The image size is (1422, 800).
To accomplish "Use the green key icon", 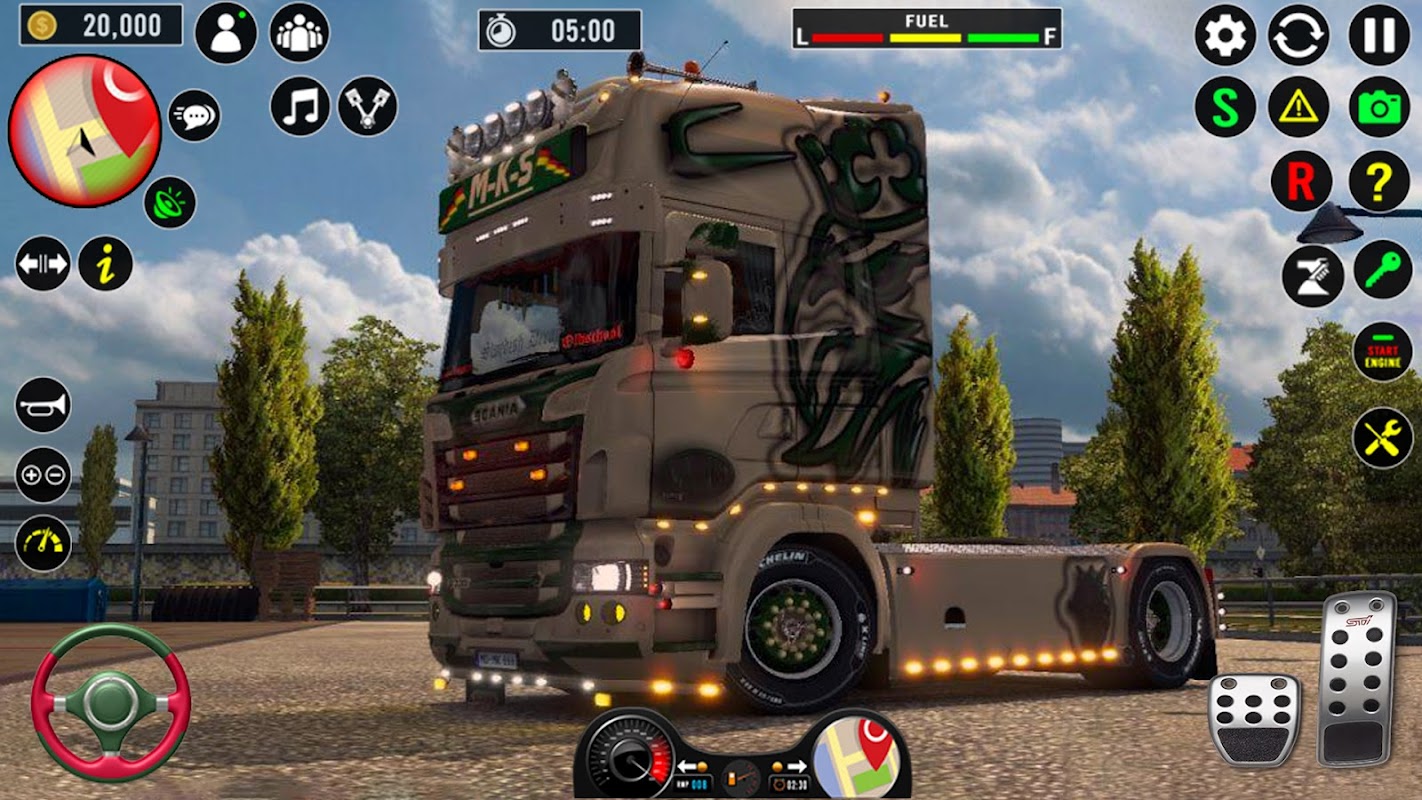I will [x=1382, y=270].
